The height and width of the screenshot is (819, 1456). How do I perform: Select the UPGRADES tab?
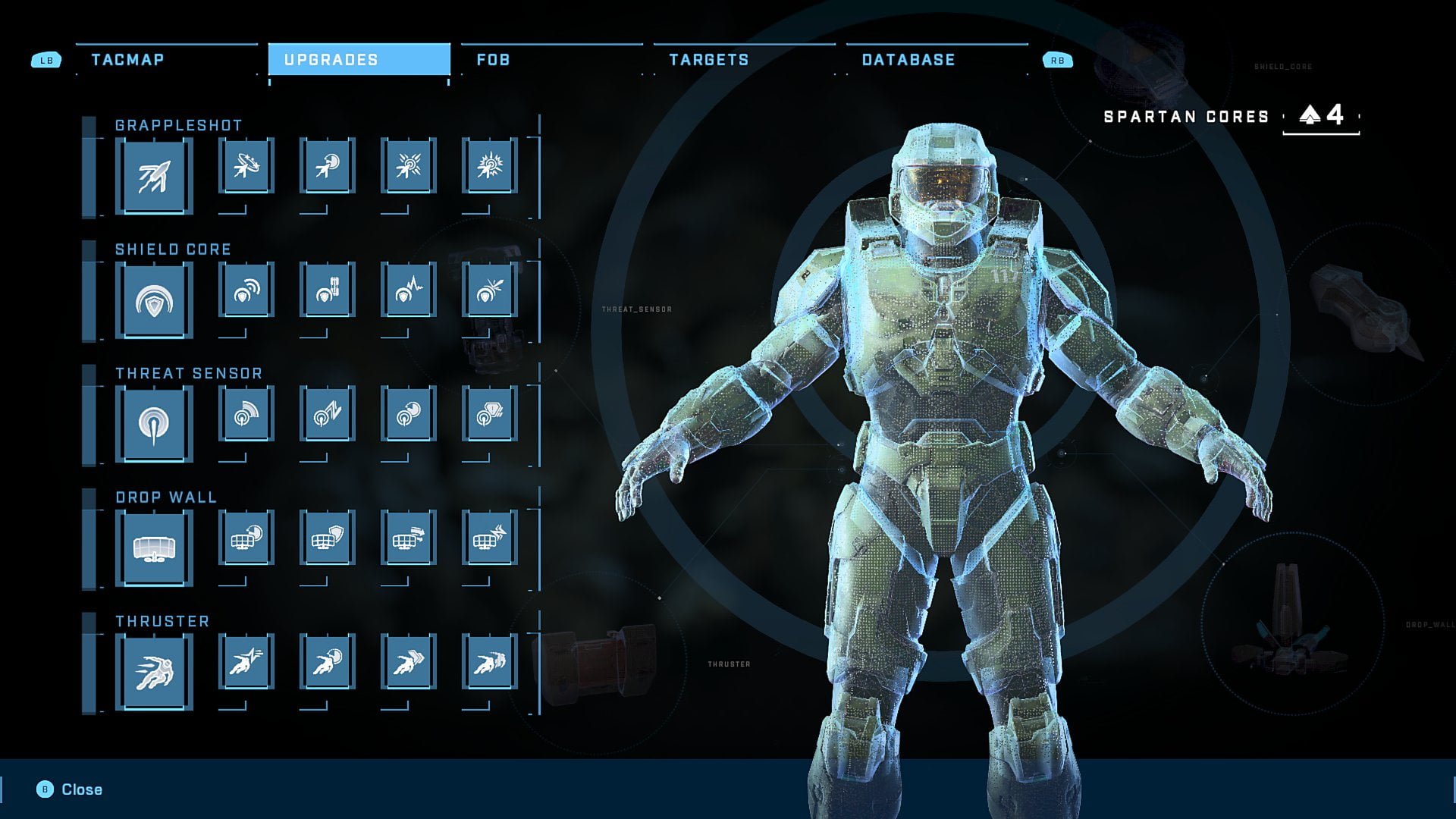359,60
